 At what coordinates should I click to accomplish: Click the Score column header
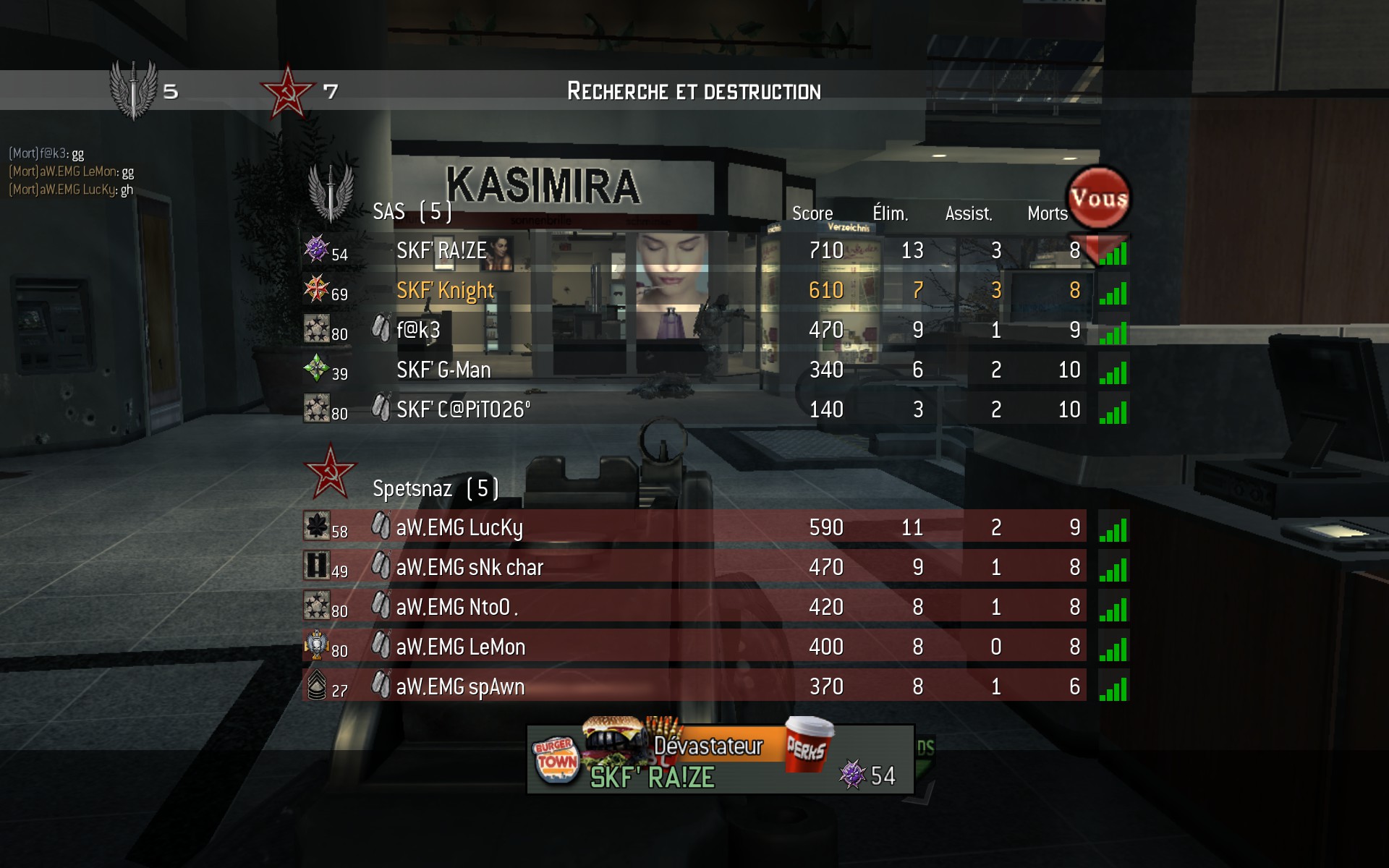tap(812, 213)
